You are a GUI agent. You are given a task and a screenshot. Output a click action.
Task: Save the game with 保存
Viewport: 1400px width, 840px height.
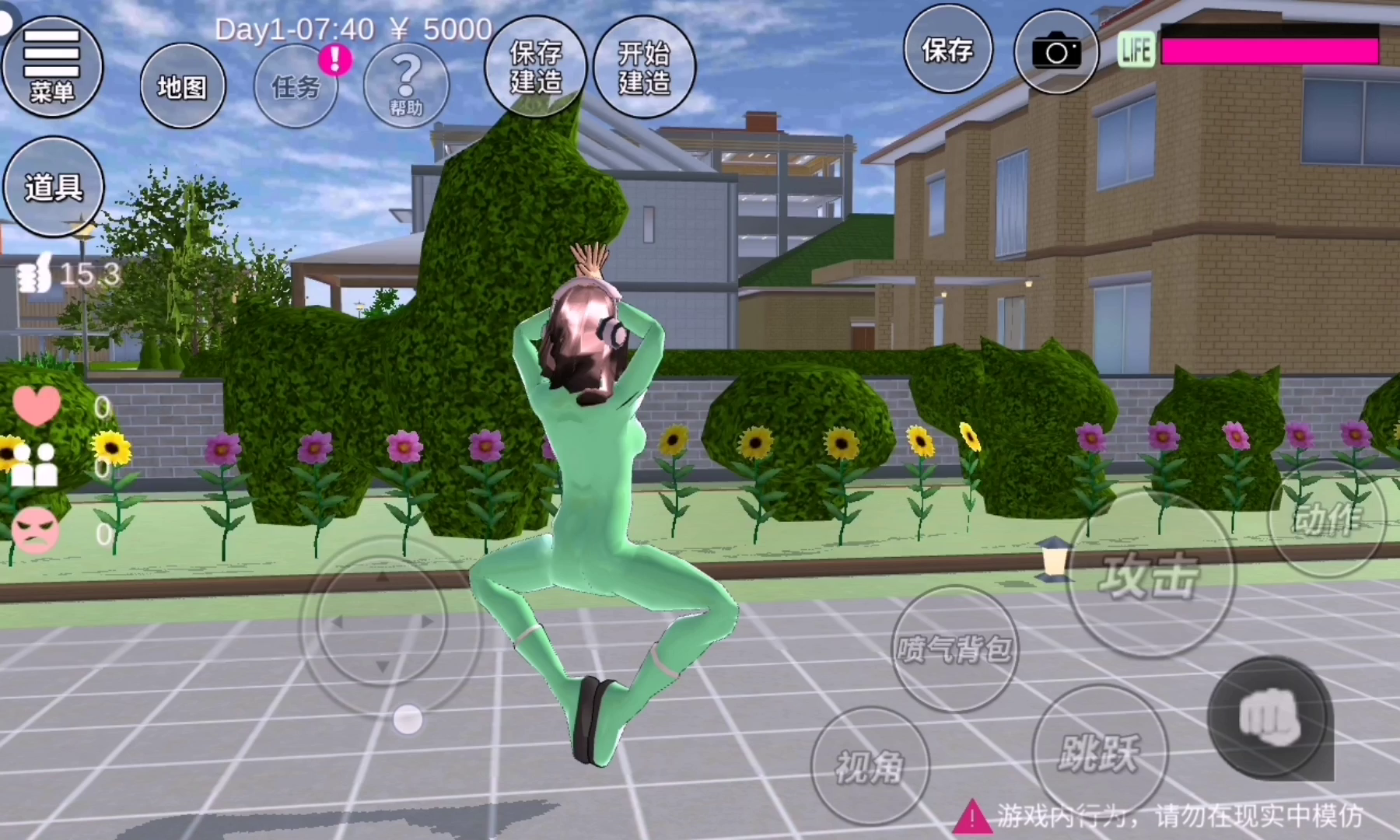click(x=947, y=50)
